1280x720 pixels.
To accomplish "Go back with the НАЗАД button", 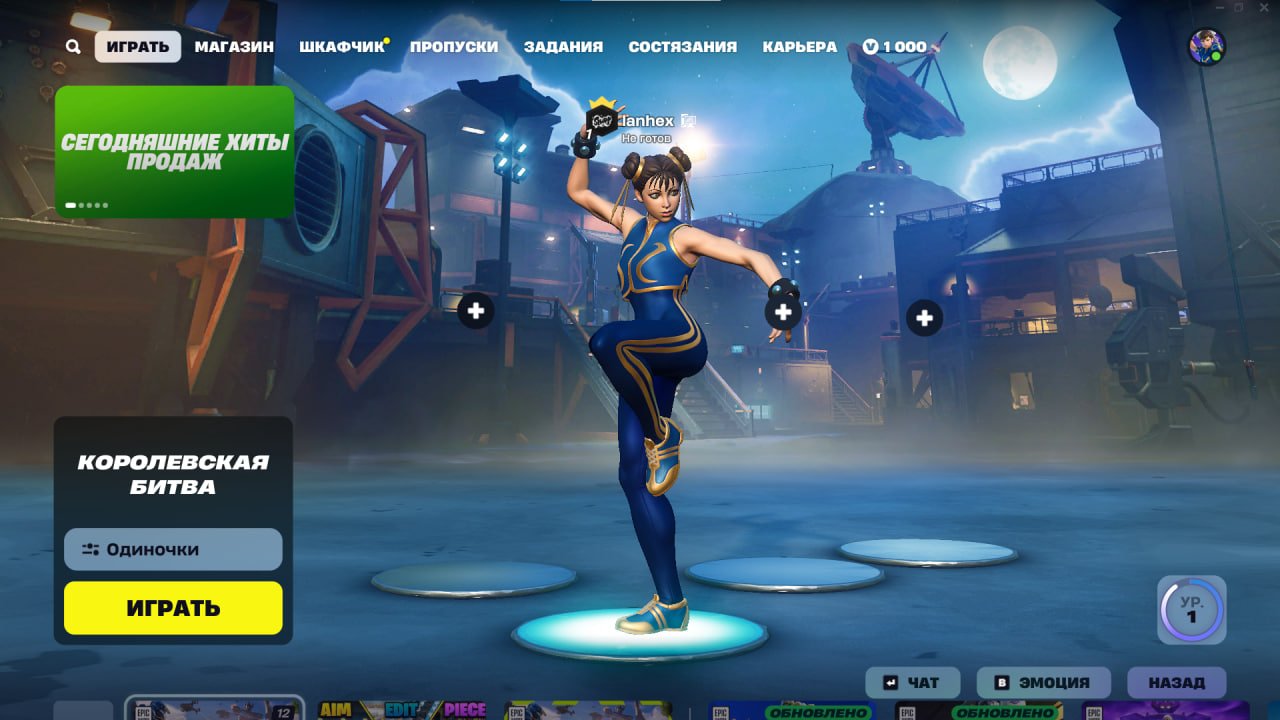I will [x=1176, y=682].
